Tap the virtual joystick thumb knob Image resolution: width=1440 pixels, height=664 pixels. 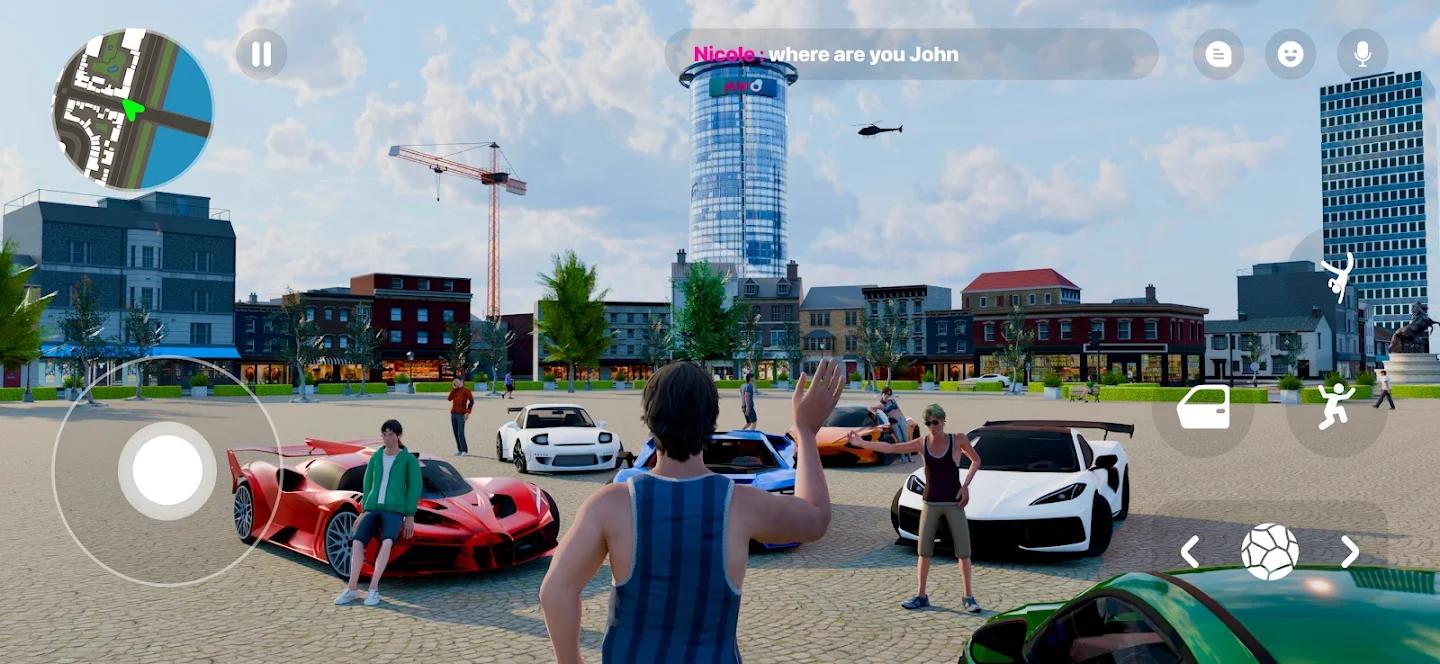coord(167,470)
